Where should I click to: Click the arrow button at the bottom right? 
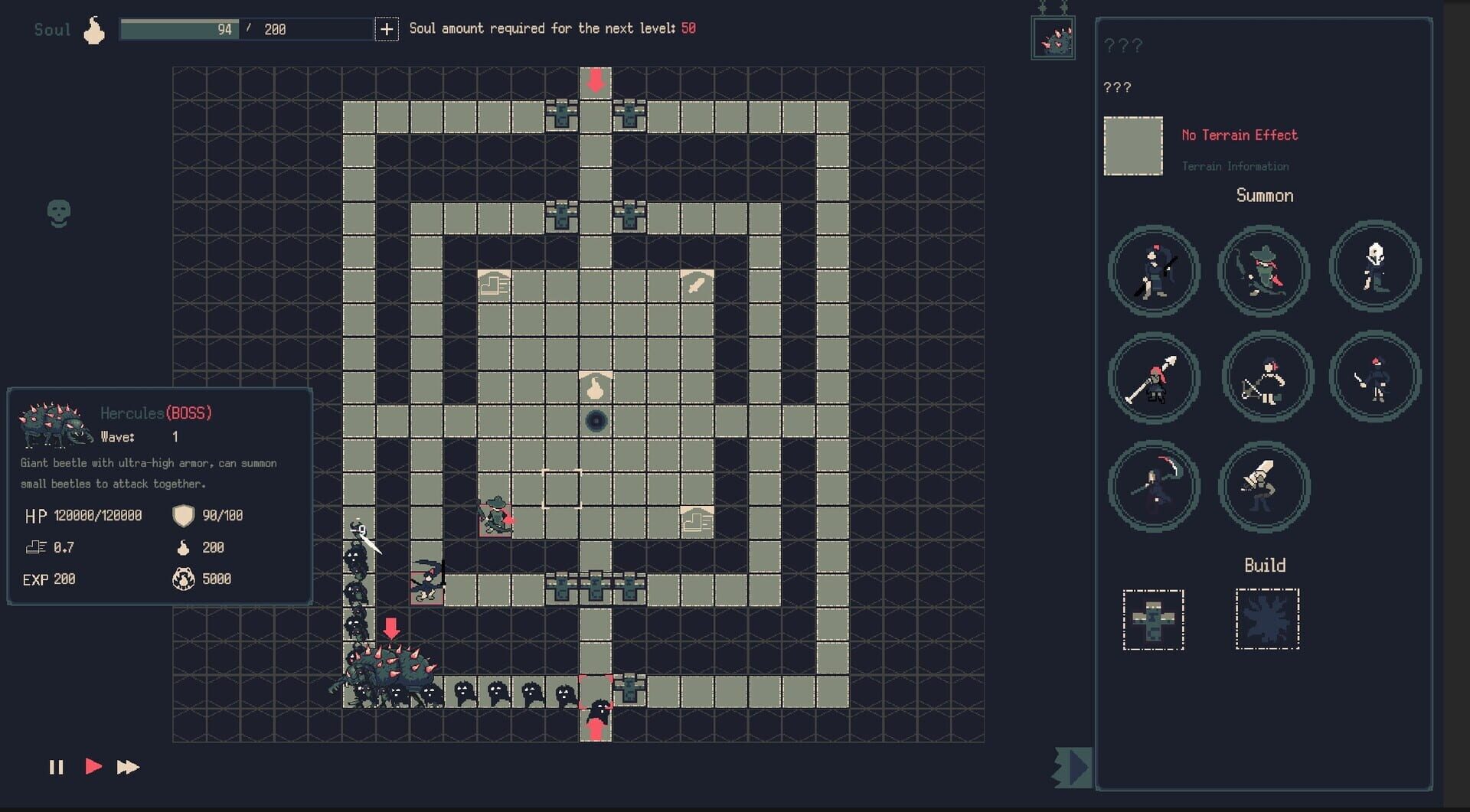pyautogui.click(x=1072, y=768)
